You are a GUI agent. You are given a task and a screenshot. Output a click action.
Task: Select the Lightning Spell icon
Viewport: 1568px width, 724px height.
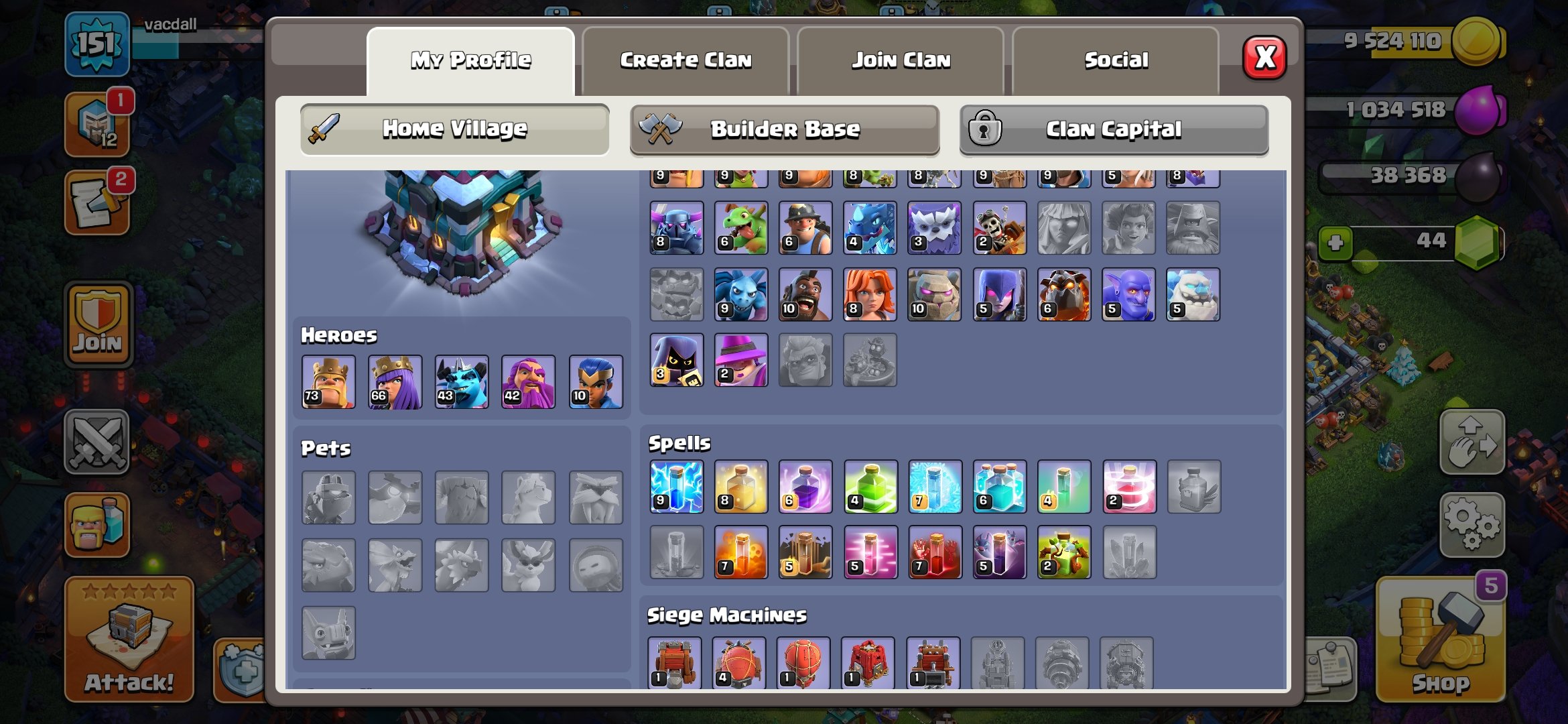pyautogui.click(x=676, y=487)
